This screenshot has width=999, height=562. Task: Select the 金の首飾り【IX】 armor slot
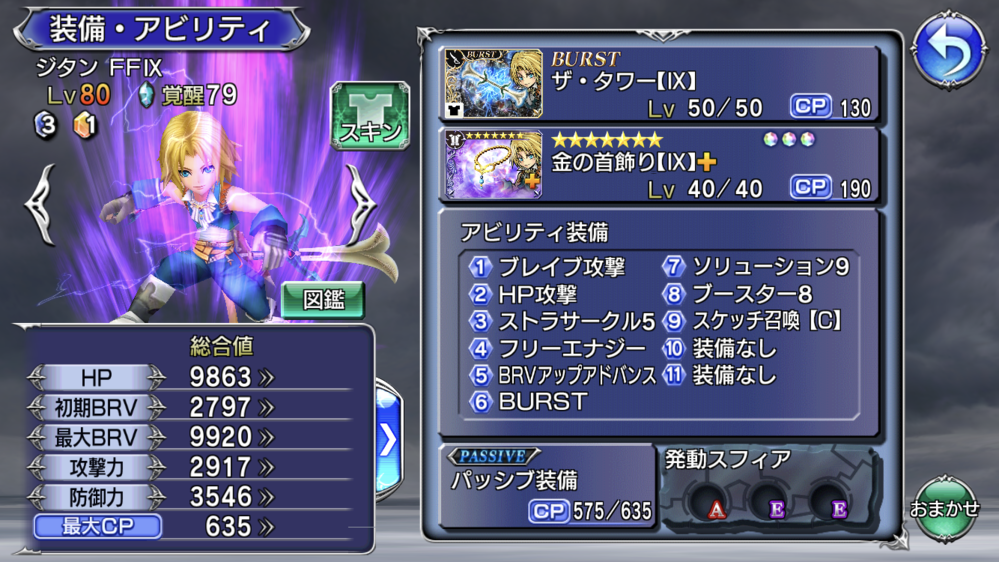click(661, 163)
